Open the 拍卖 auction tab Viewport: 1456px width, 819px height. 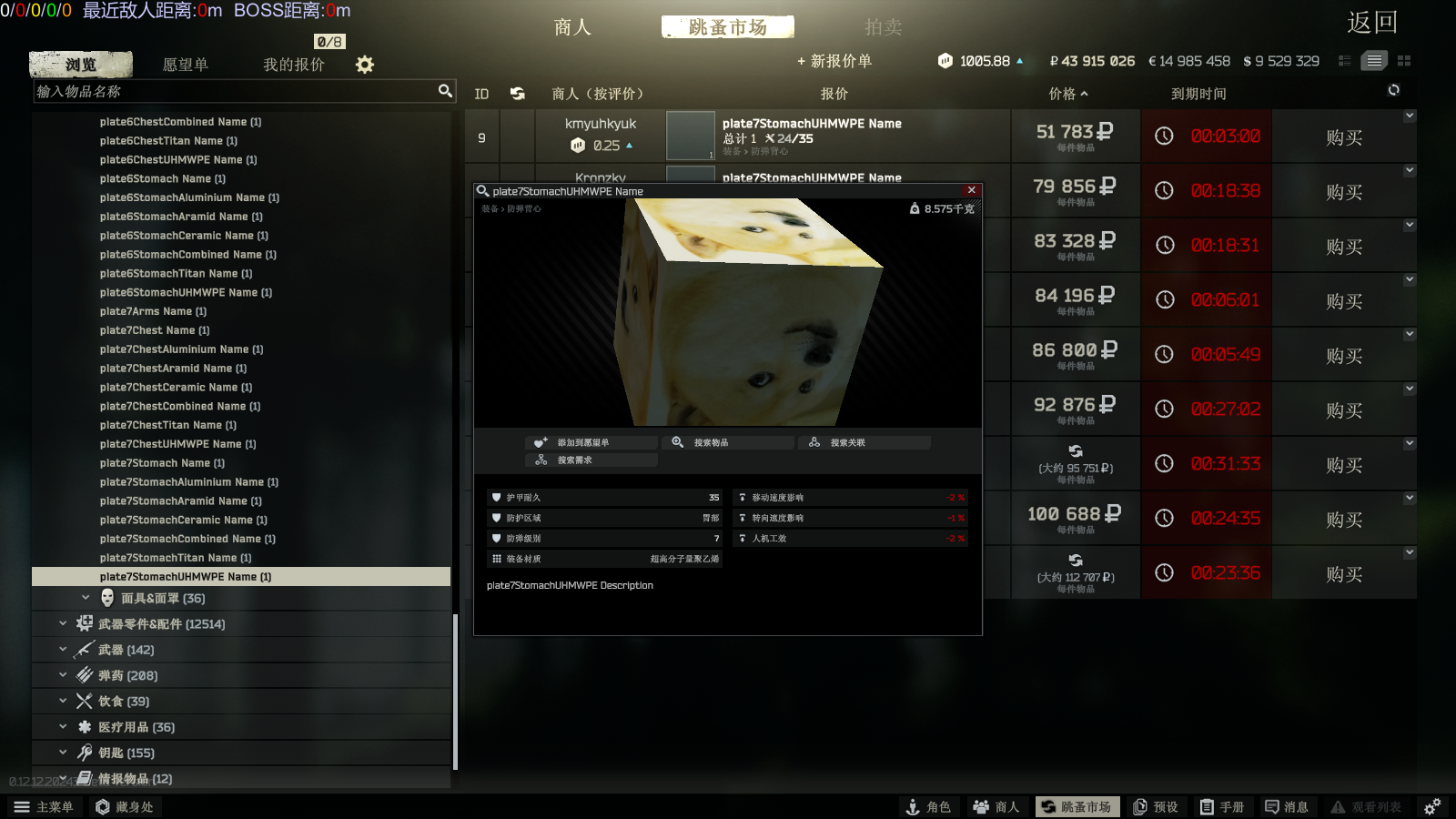pos(883,27)
